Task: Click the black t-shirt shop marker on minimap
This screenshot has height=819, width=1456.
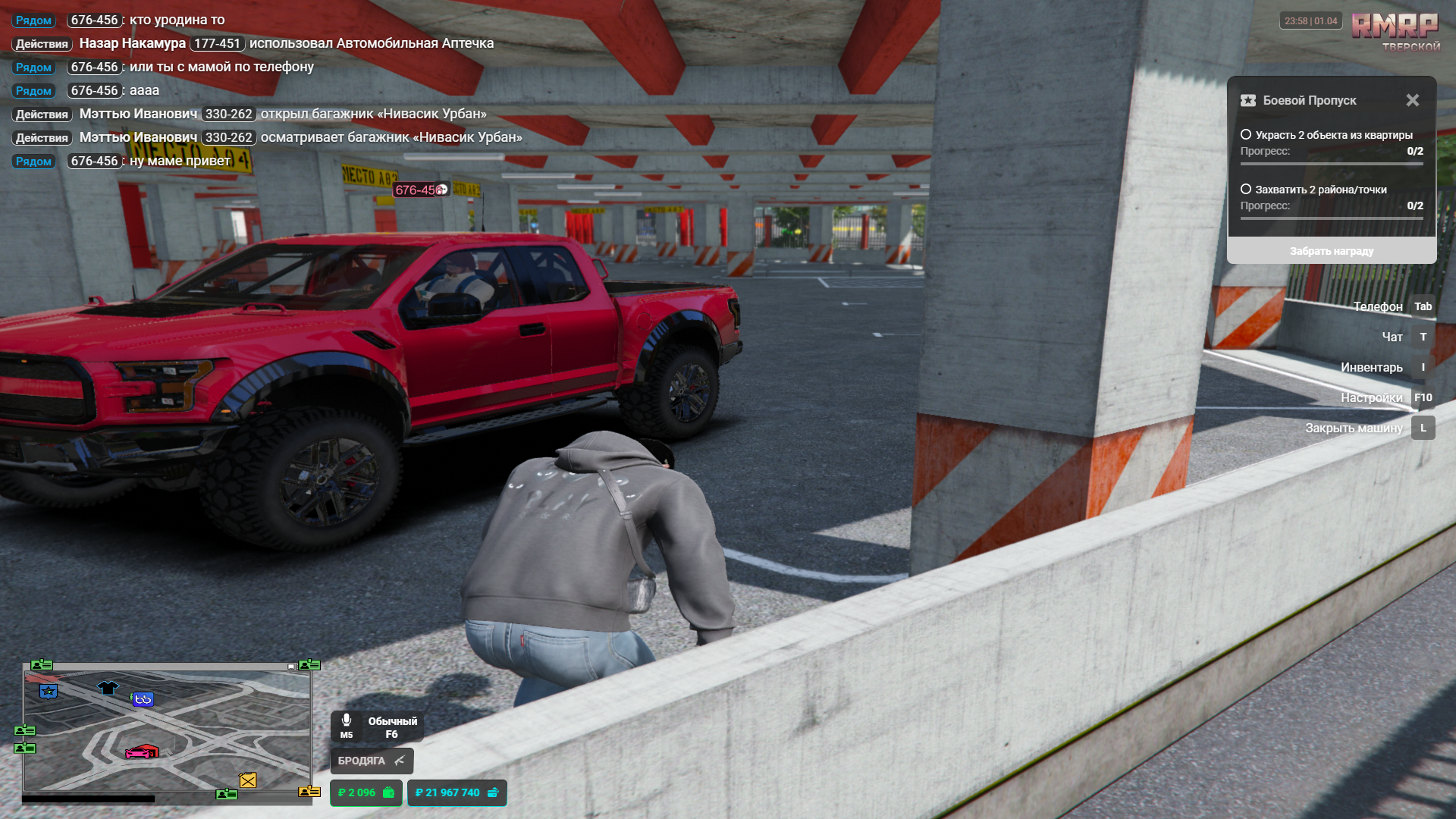Action: [108, 688]
